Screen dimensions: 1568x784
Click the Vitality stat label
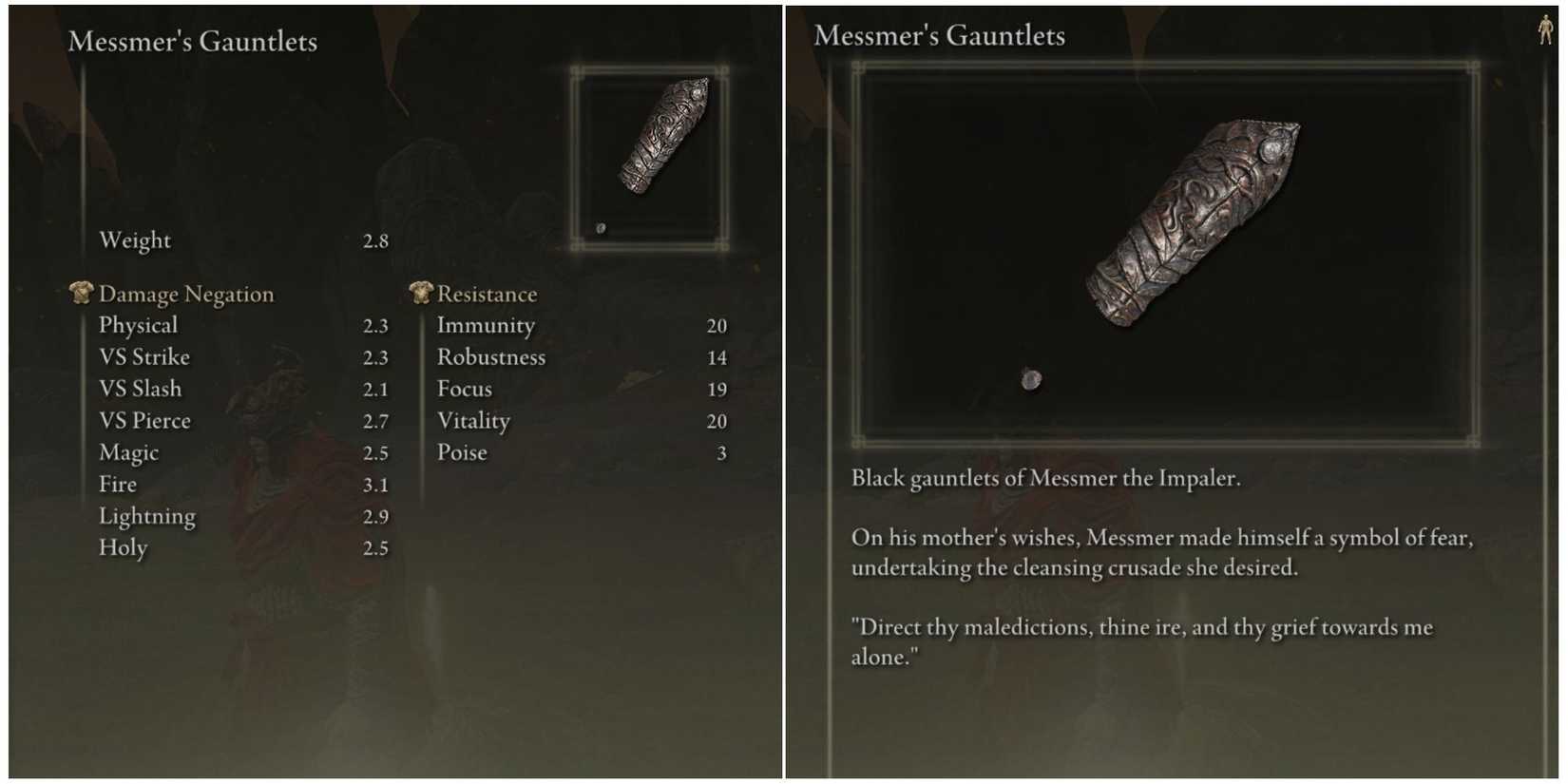[x=472, y=420]
